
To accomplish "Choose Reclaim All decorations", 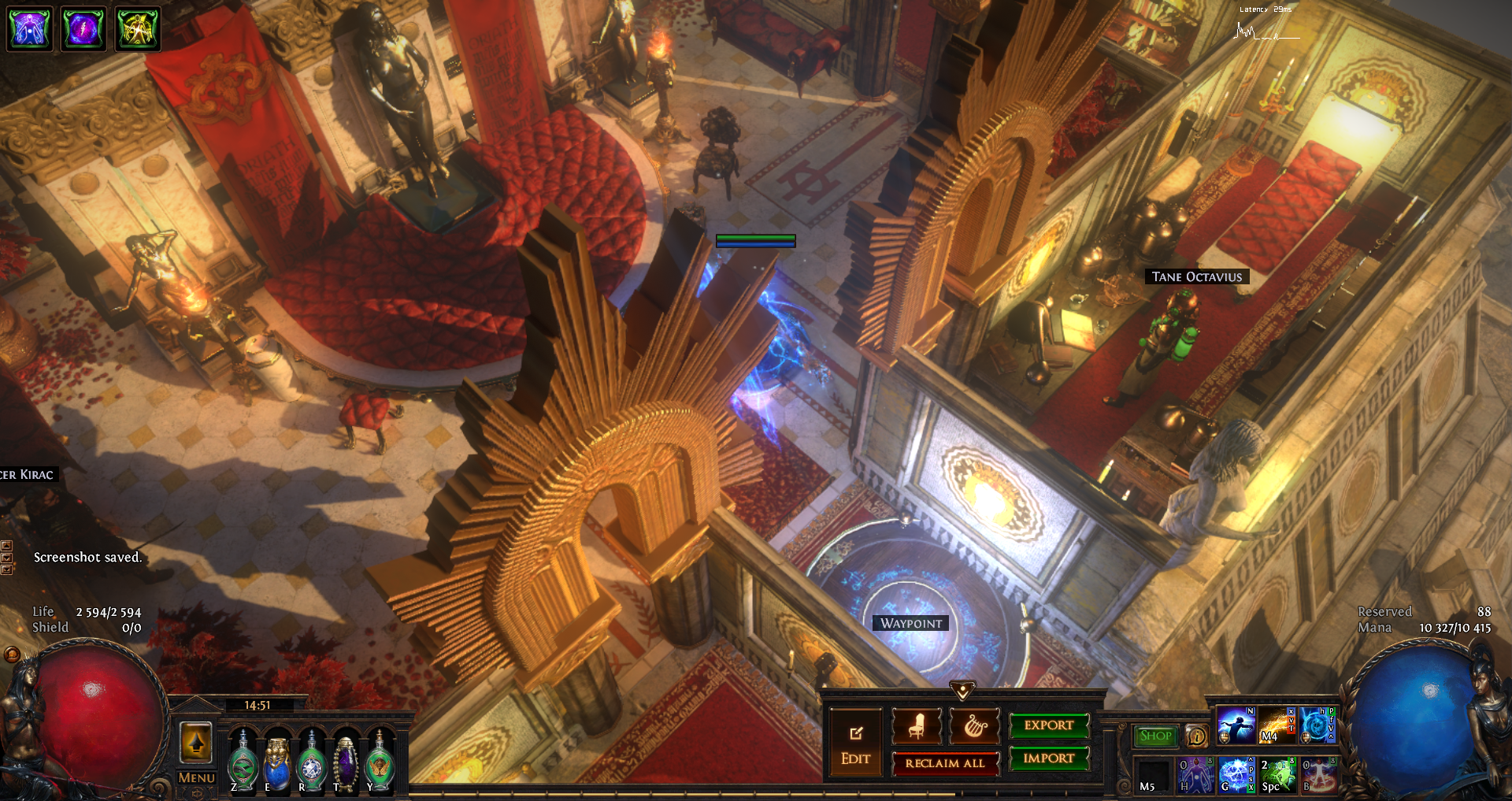I will coord(945,763).
